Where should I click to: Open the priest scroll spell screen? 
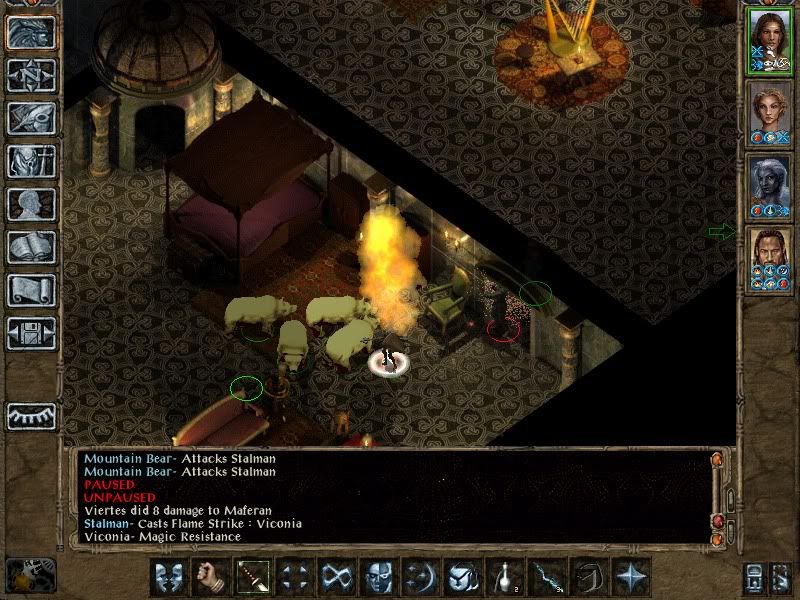point(32,290)
